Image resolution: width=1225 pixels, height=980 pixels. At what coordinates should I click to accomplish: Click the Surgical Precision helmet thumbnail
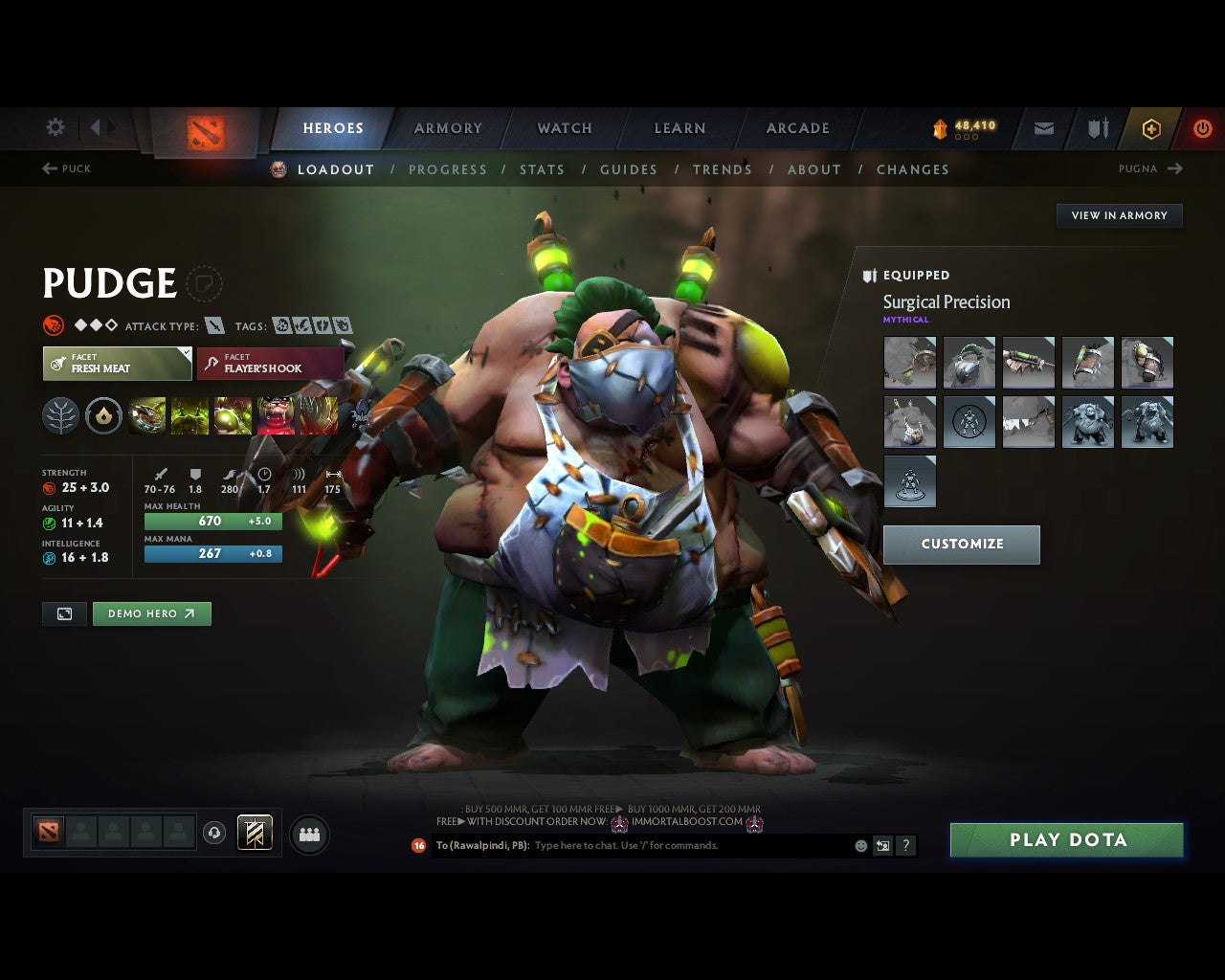(969, 363)
